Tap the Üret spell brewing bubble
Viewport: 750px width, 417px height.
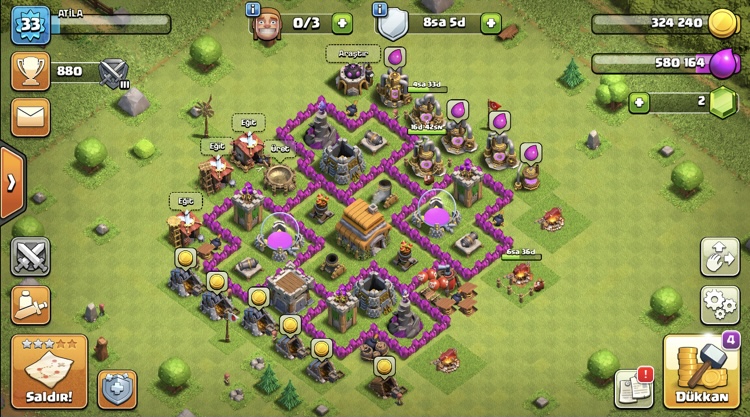pyautogui.click(x=280, y=148)
